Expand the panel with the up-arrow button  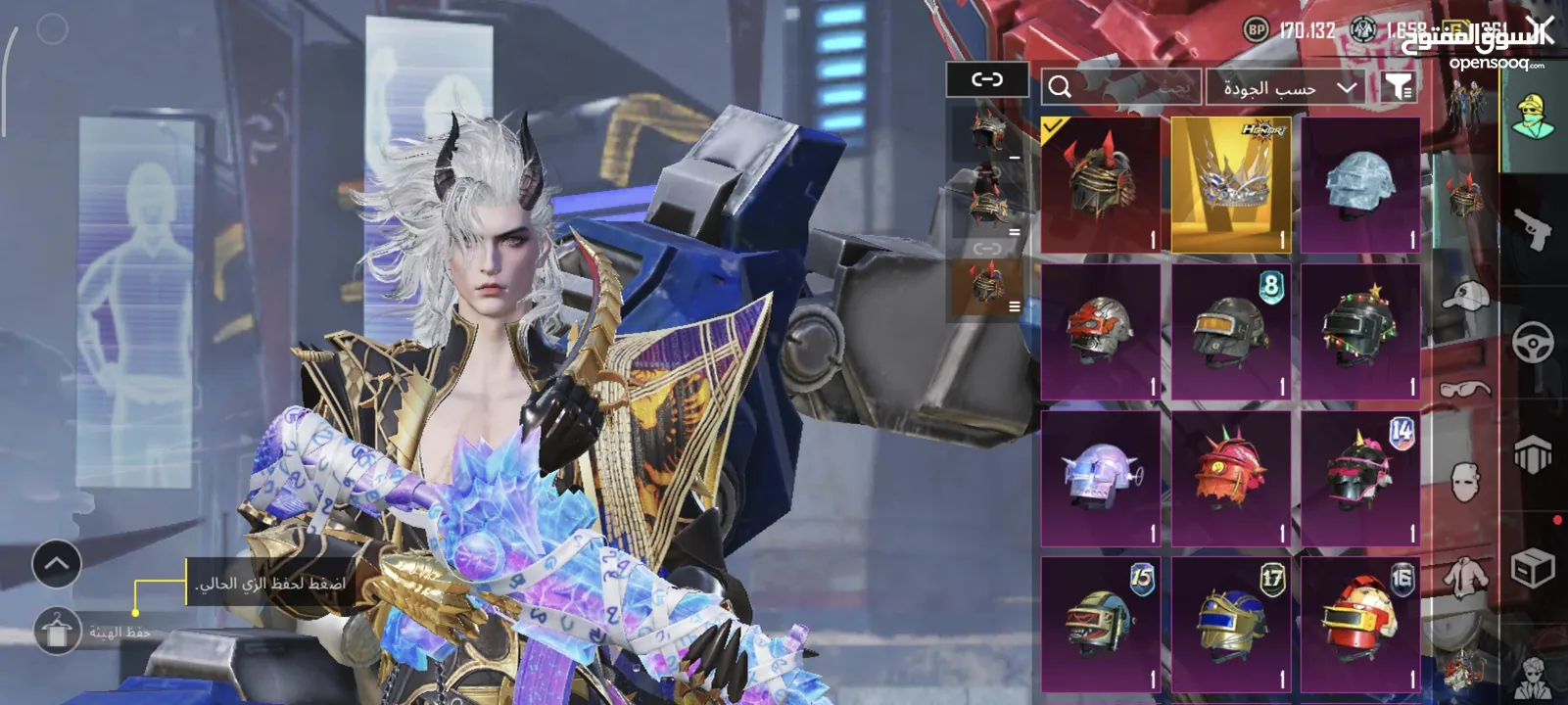pos(57,564)
